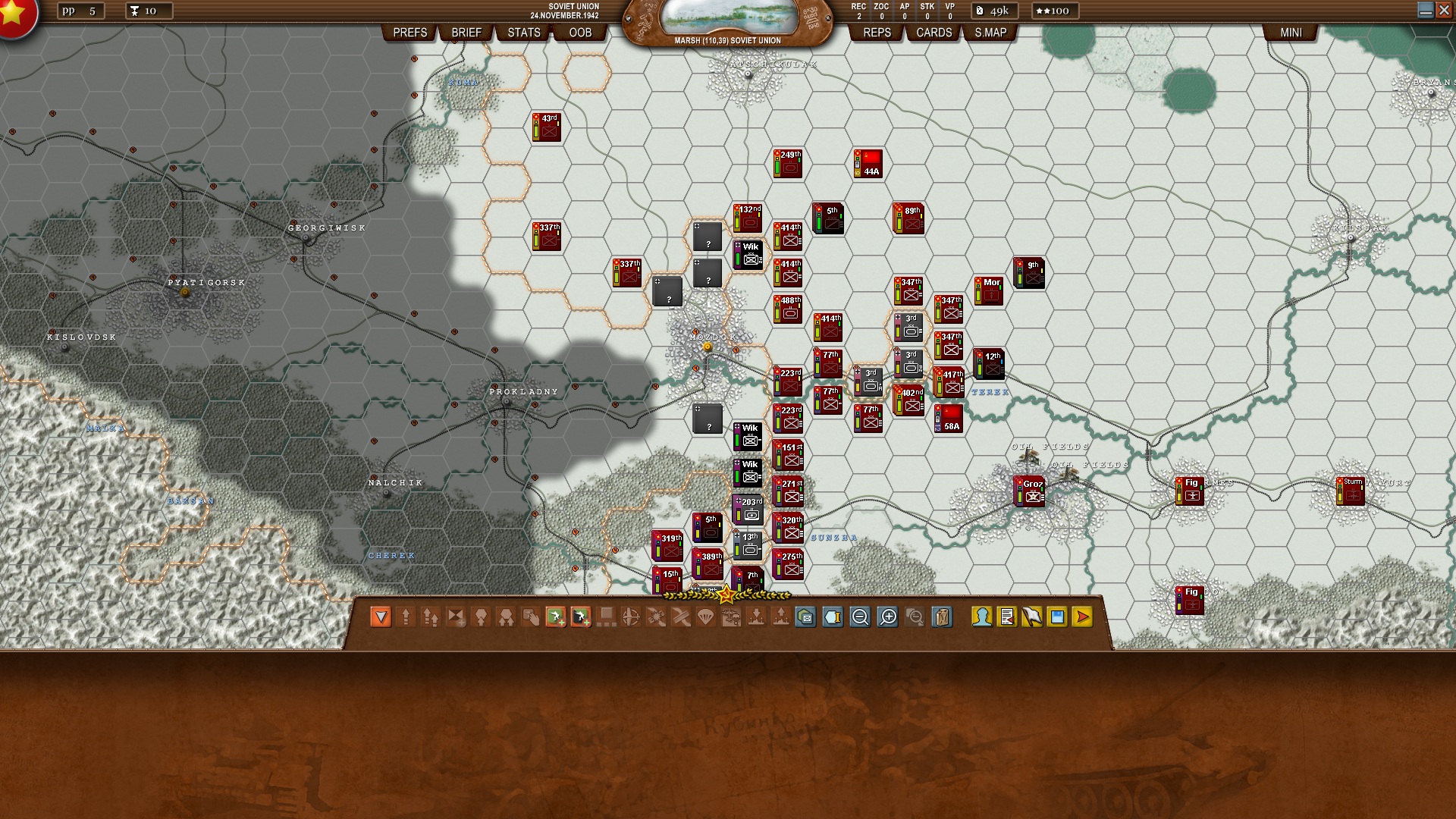The height and width of the screenshot is (819, 1456).
Task: Toggle the soldier-with-plus reinforcement icon
Action: [556, 618]
